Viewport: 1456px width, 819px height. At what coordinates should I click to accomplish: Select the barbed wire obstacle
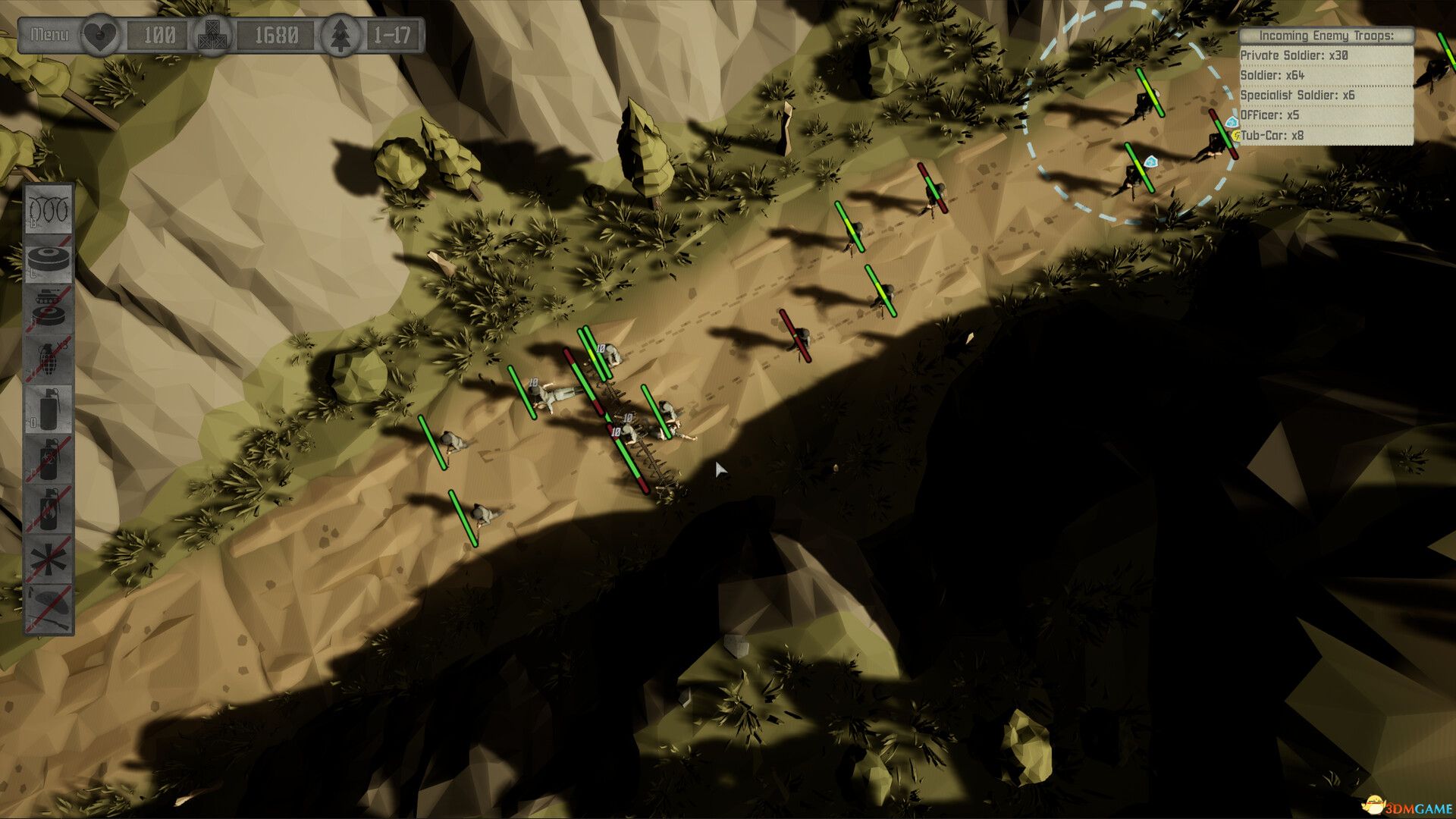(49, 209)
